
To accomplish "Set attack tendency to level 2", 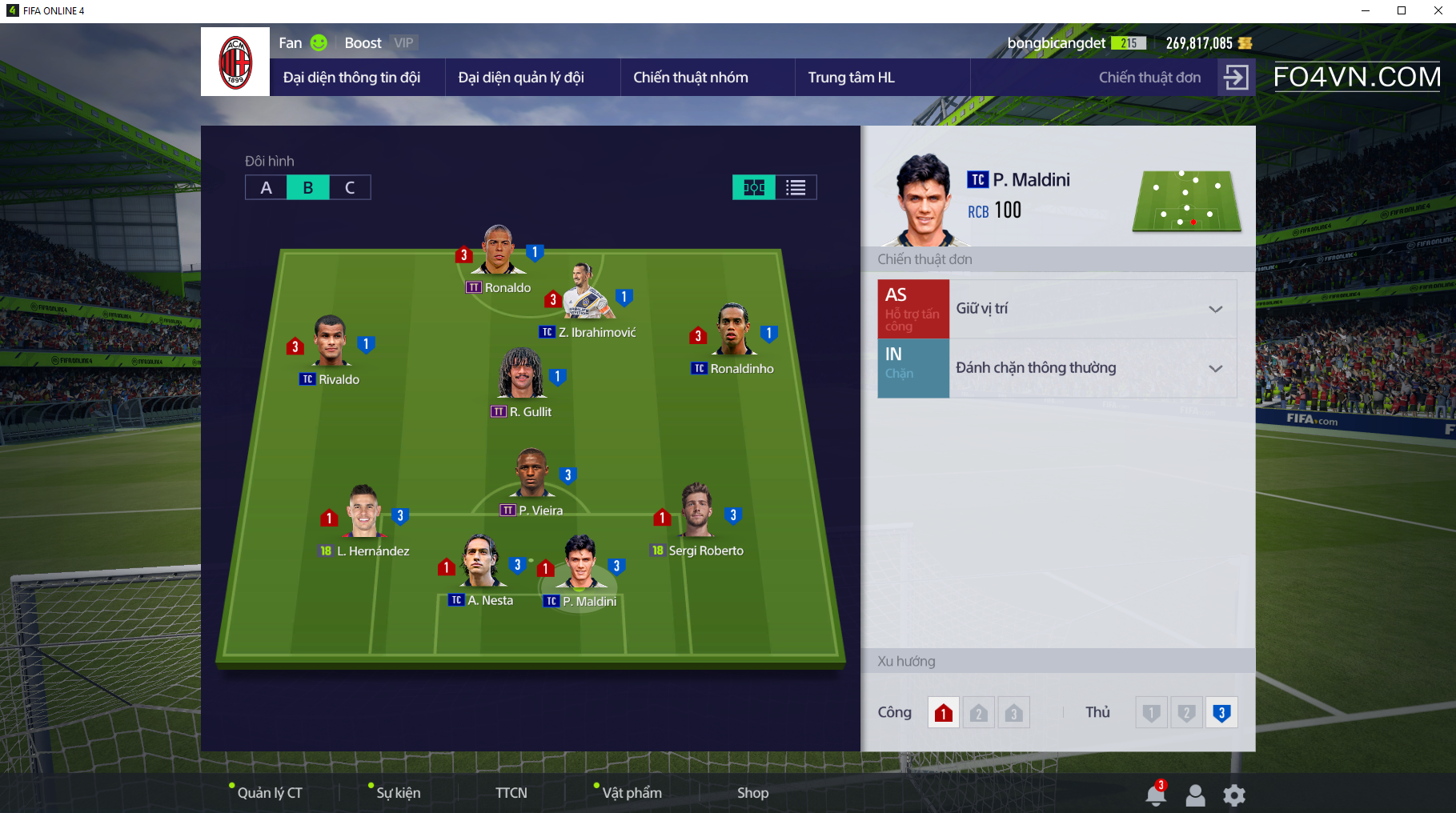I will point(978,713).
